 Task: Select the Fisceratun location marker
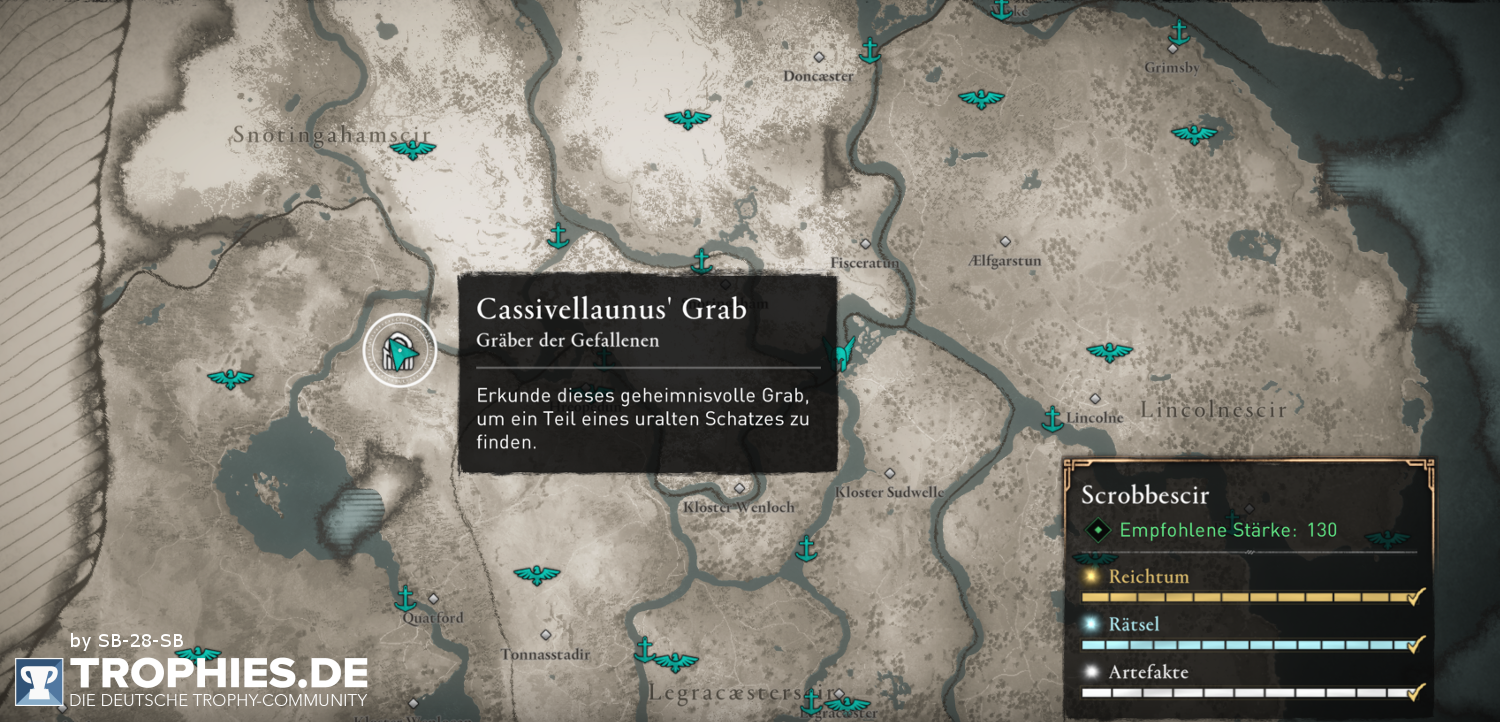coord(866,243)
